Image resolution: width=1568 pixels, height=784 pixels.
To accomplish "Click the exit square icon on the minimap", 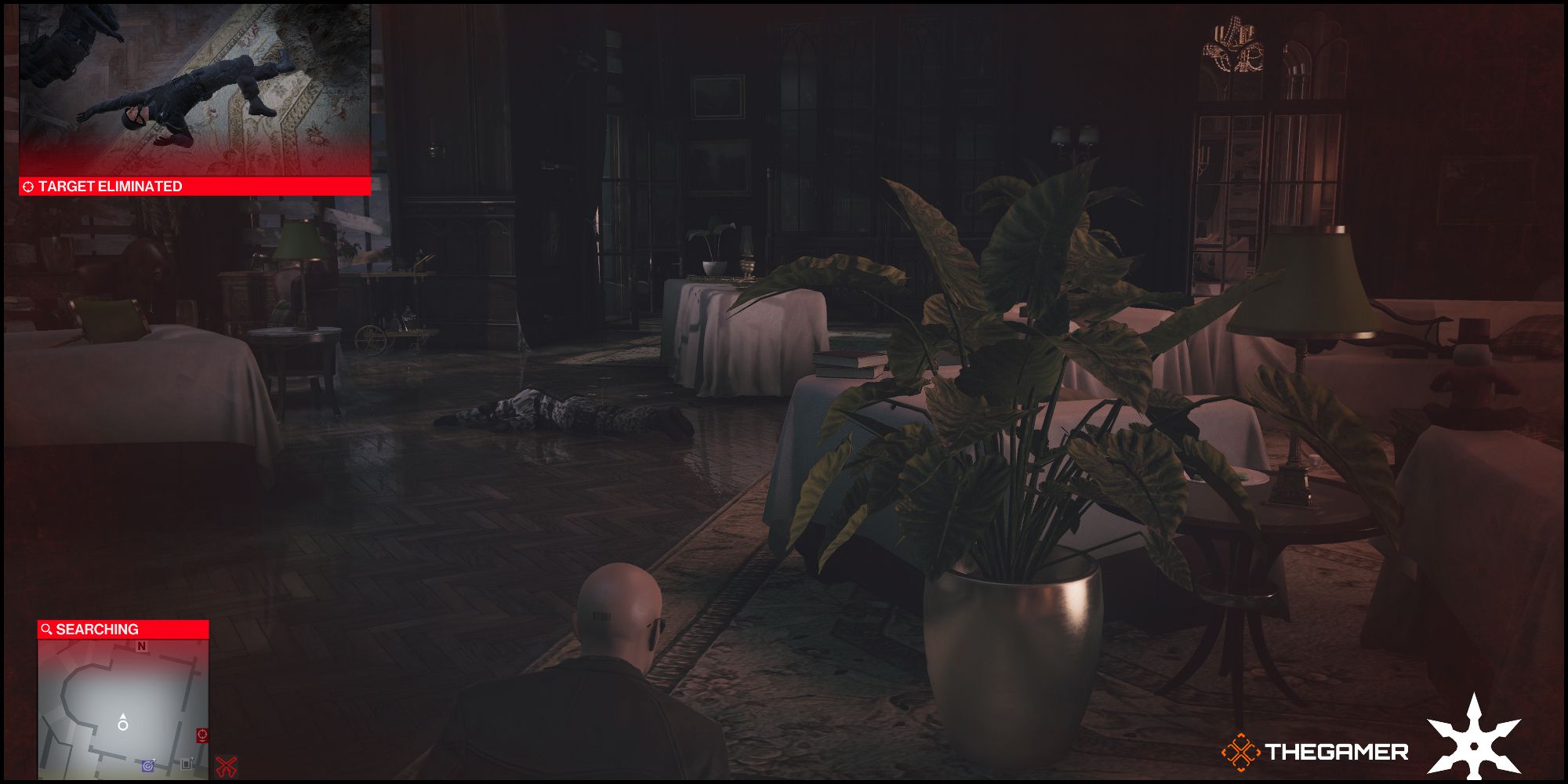I will [186, 764].
